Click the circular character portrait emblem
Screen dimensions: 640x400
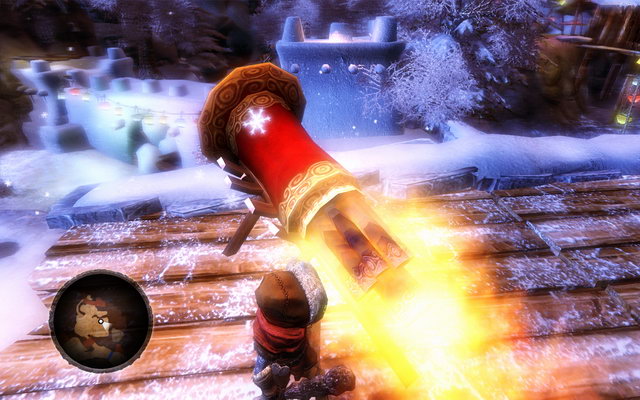(x=100, y=321)
